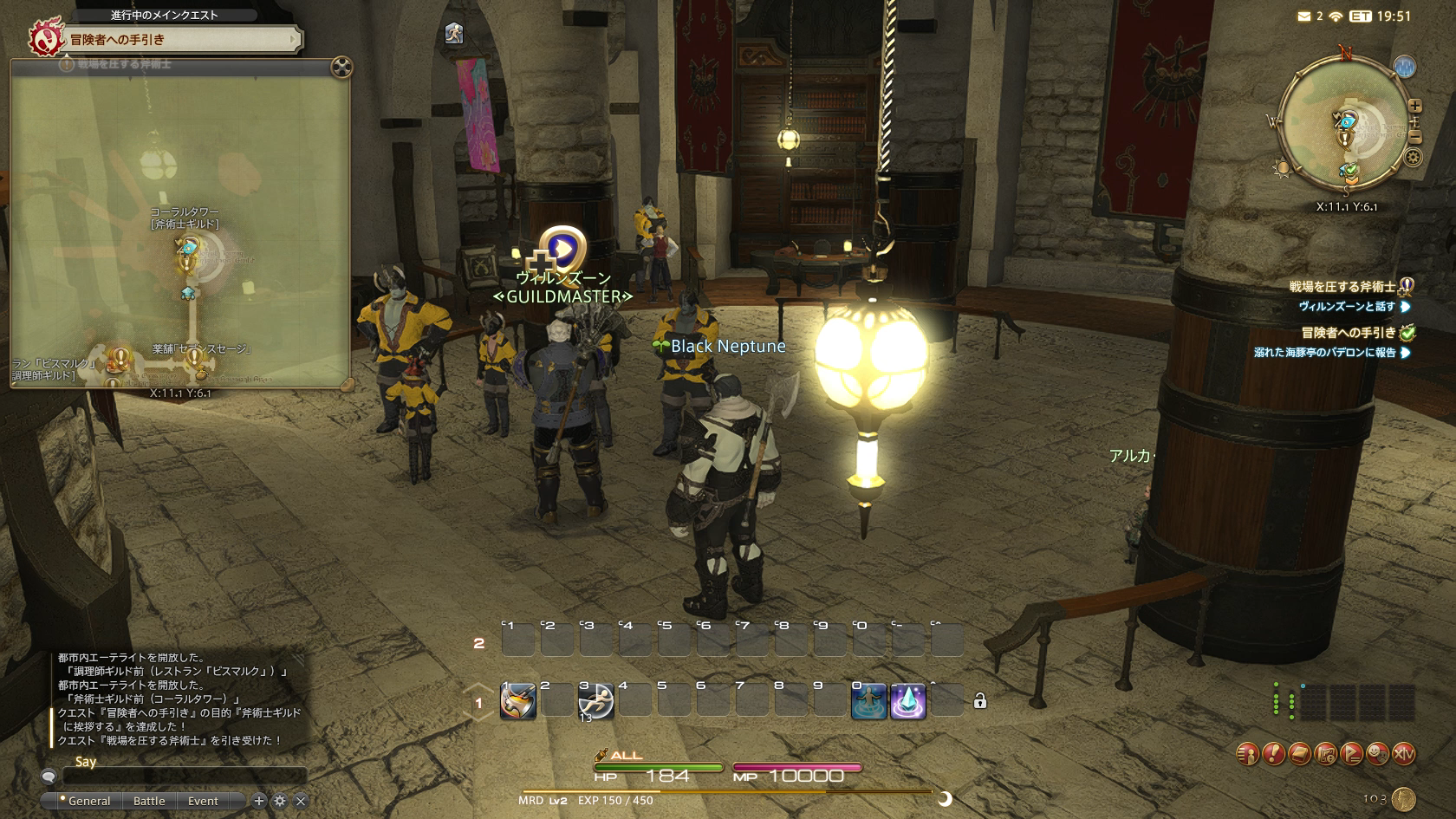Switch to the Battle chat tab
1456x819 pixels.
tap(149, 801)
